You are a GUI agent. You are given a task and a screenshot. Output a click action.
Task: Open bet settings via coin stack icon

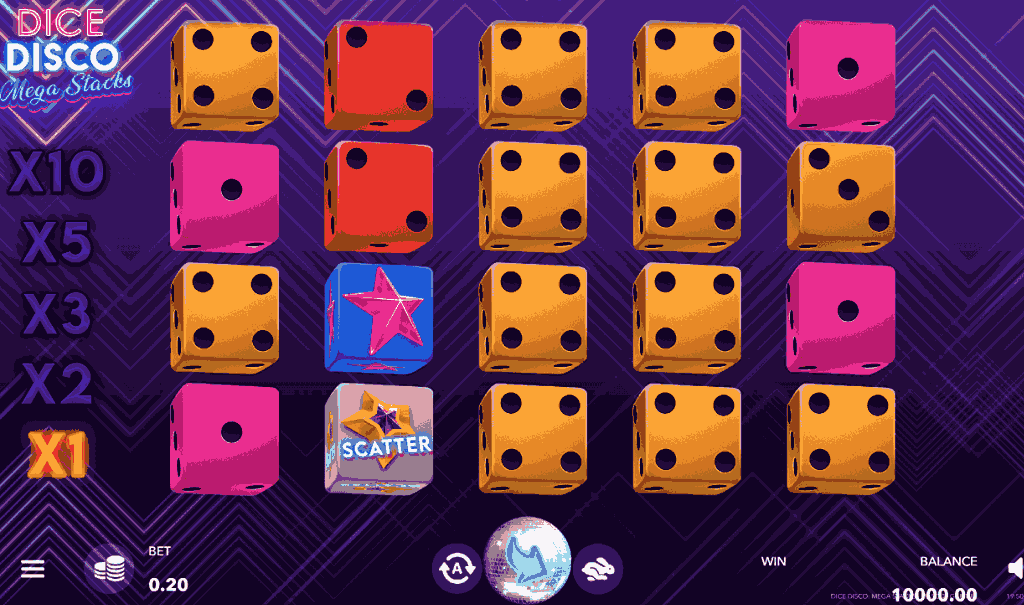(109, 569)
